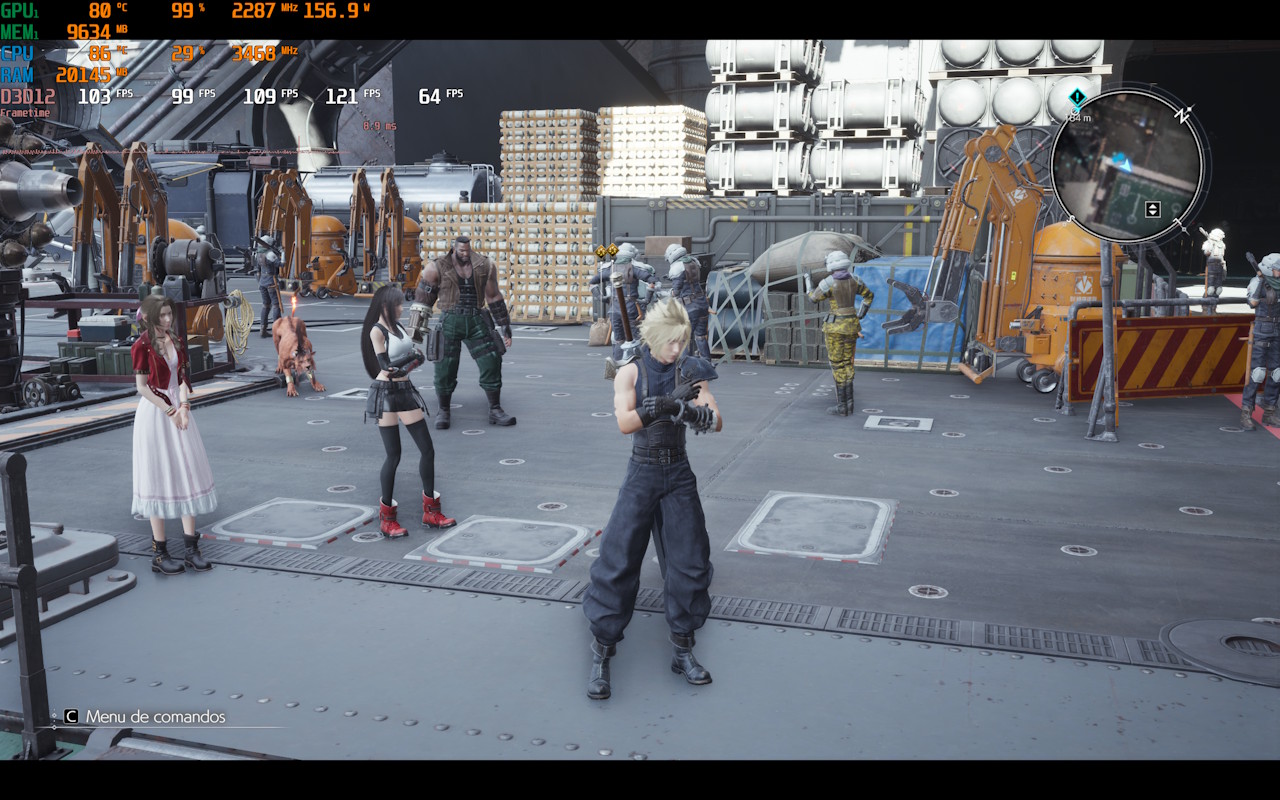Click the circular minimap
Screen dimensions: 1280x800
1126,166
